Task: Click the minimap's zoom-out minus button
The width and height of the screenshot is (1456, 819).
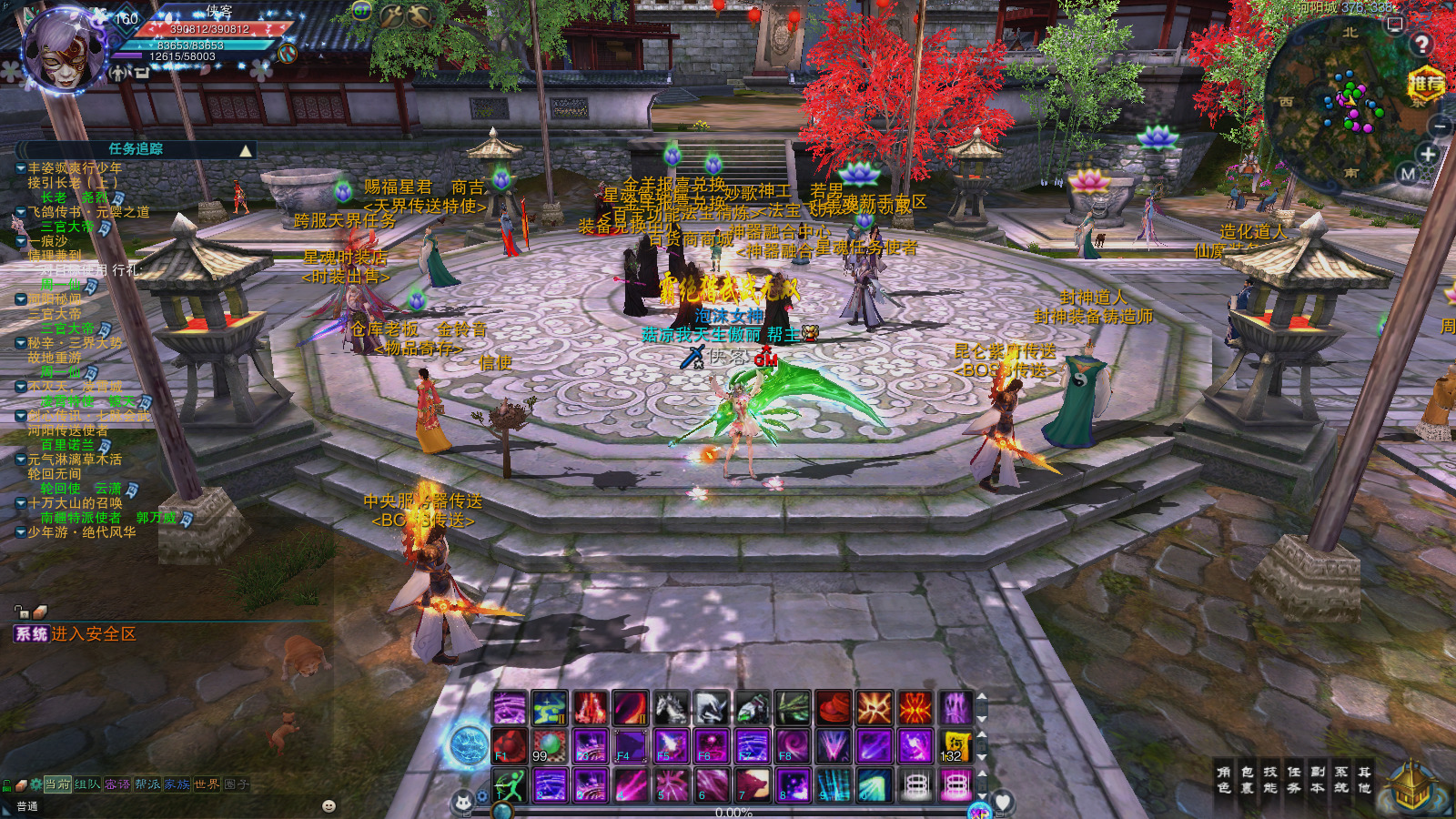Action: pyautogui.click(x=1440, y=126)
